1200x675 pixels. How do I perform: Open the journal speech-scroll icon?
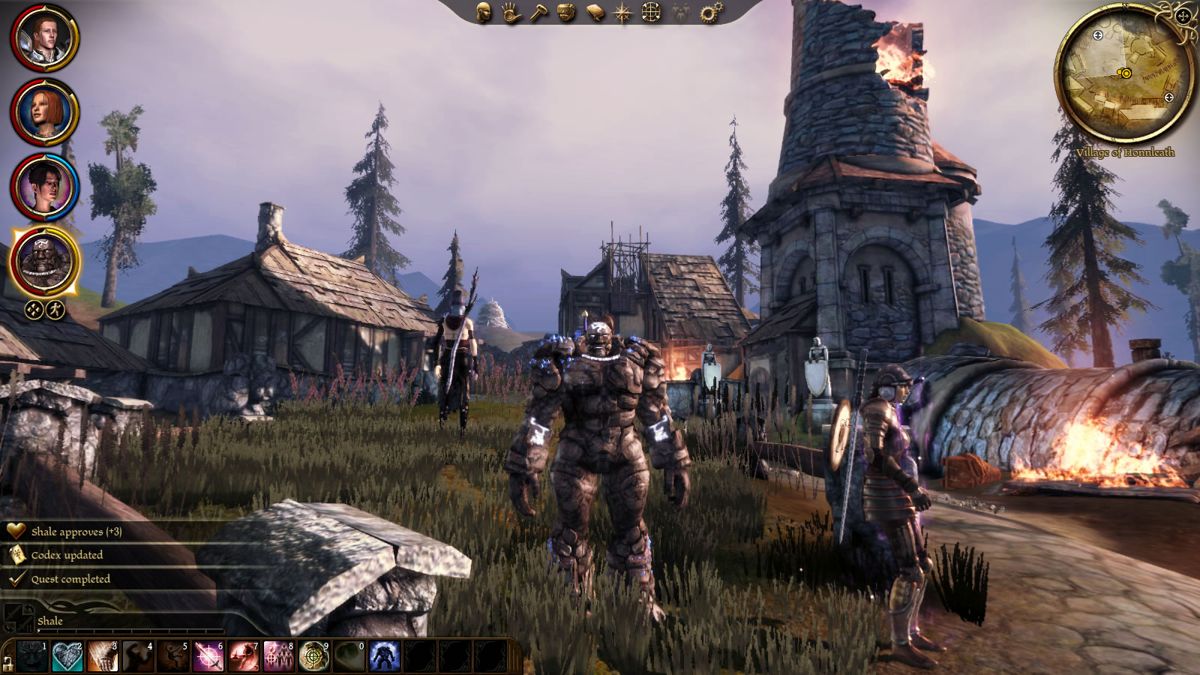click(595, 13)
